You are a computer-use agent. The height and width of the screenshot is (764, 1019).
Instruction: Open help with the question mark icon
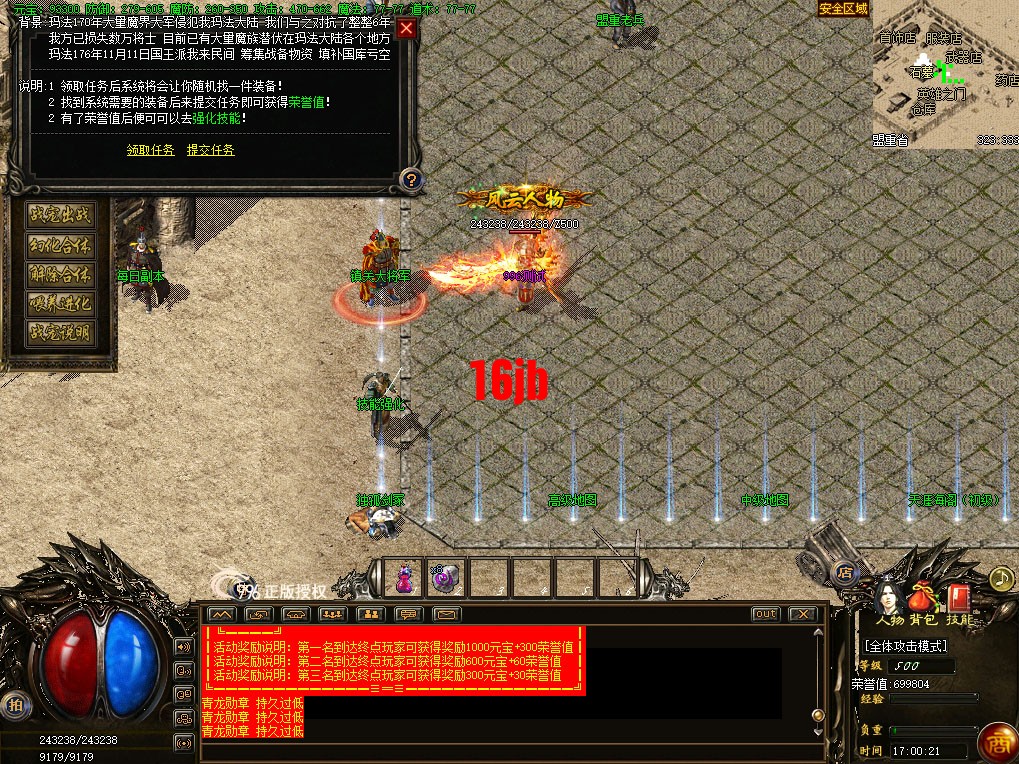[x=409, y=179]
